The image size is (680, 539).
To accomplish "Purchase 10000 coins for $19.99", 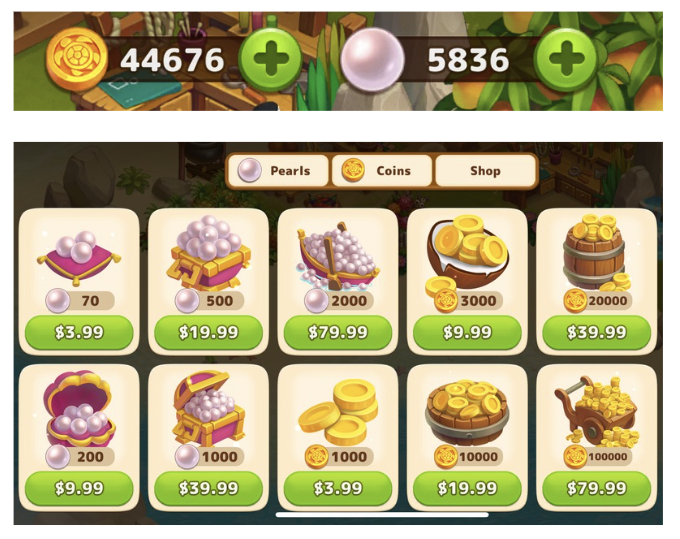I will pos(467,488).
